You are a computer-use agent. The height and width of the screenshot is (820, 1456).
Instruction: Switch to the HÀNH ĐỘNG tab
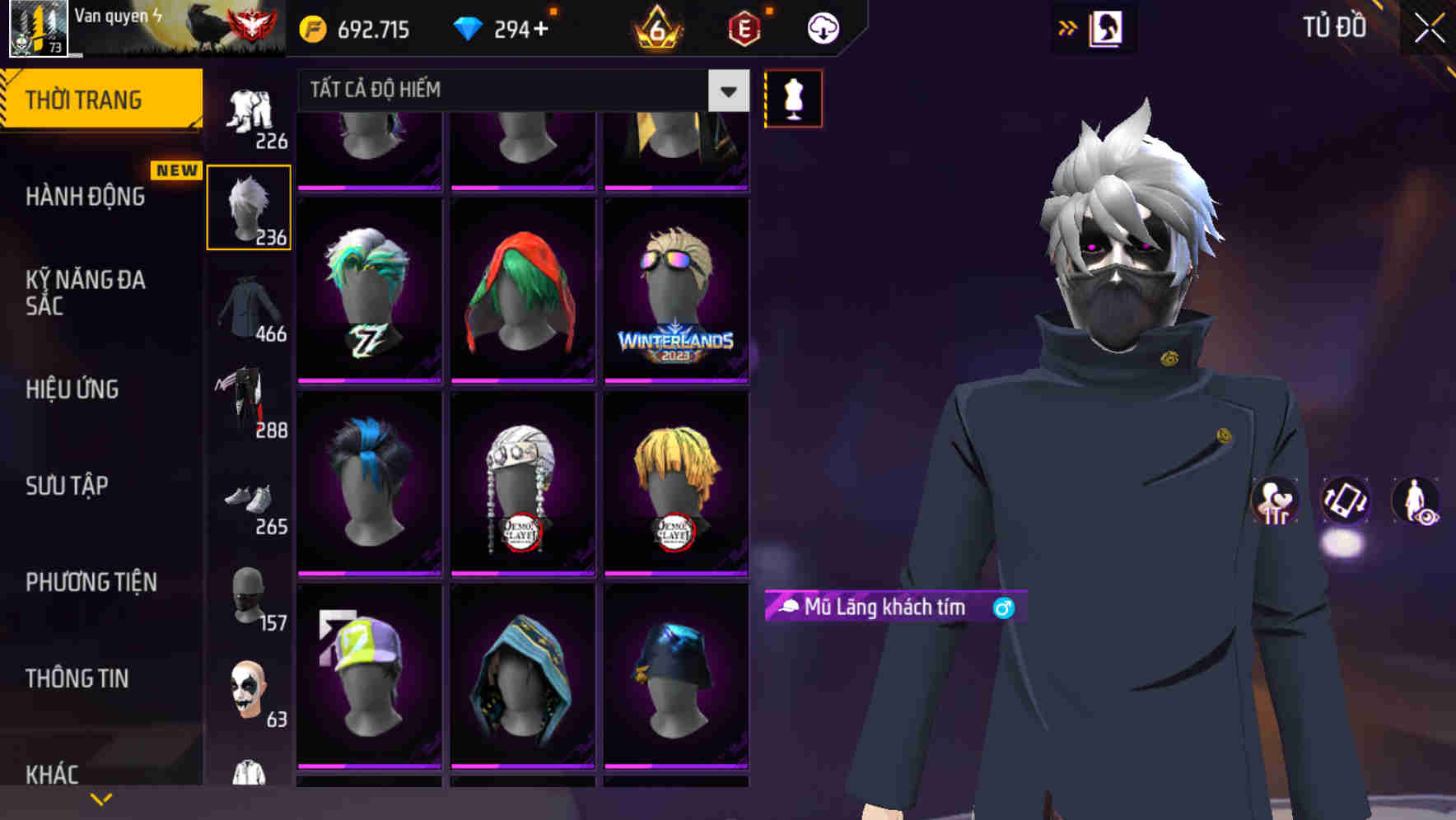tap(86, 197)
